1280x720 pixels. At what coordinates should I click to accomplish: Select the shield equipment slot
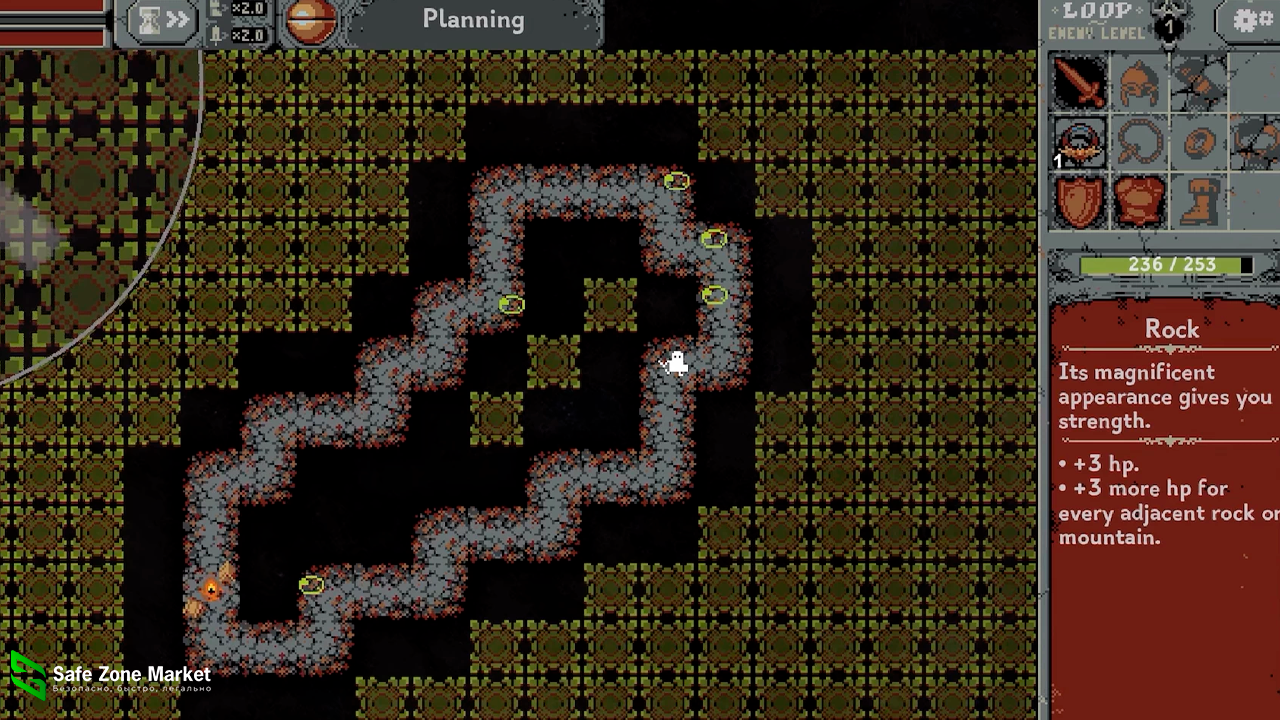point(1079,201)
